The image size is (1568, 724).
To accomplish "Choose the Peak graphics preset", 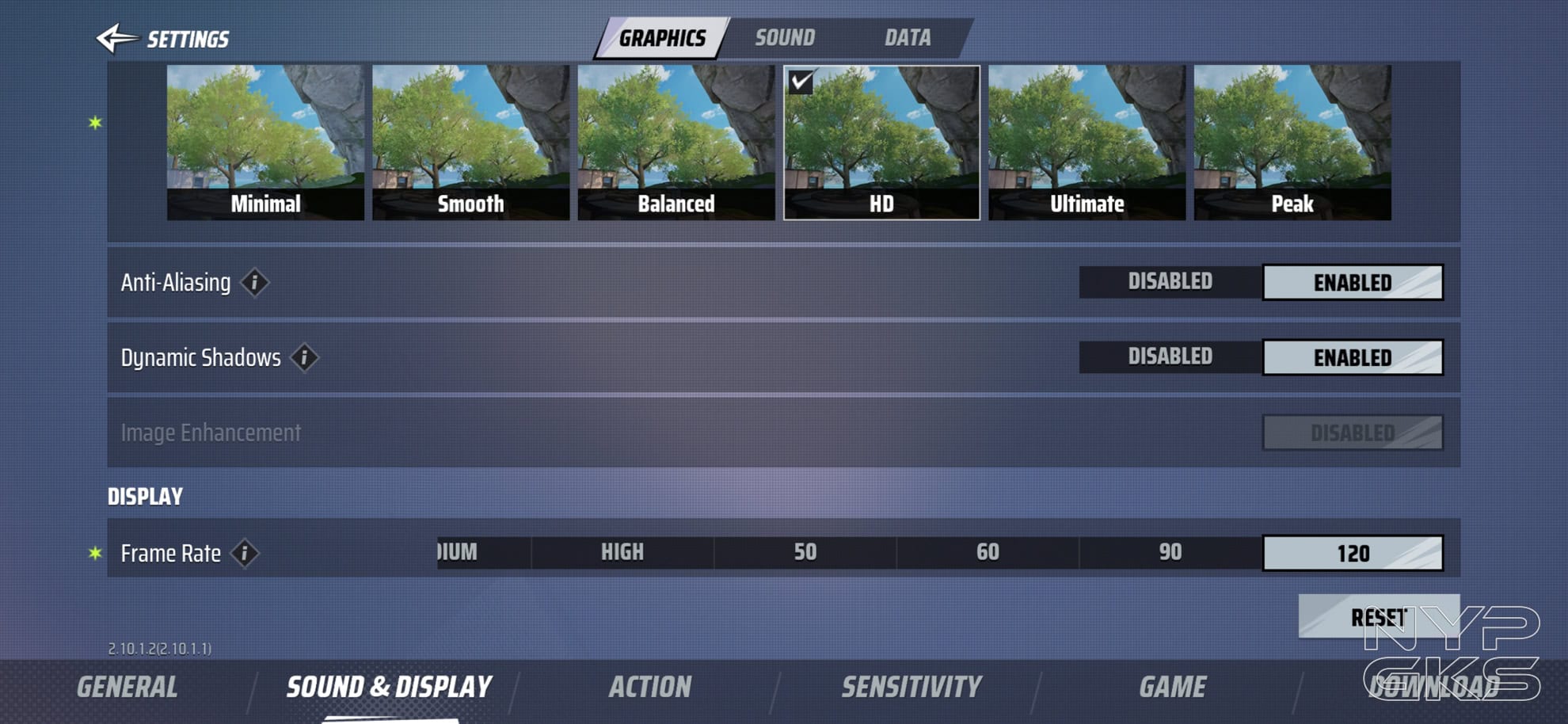I will click(x=1292, y=143).
